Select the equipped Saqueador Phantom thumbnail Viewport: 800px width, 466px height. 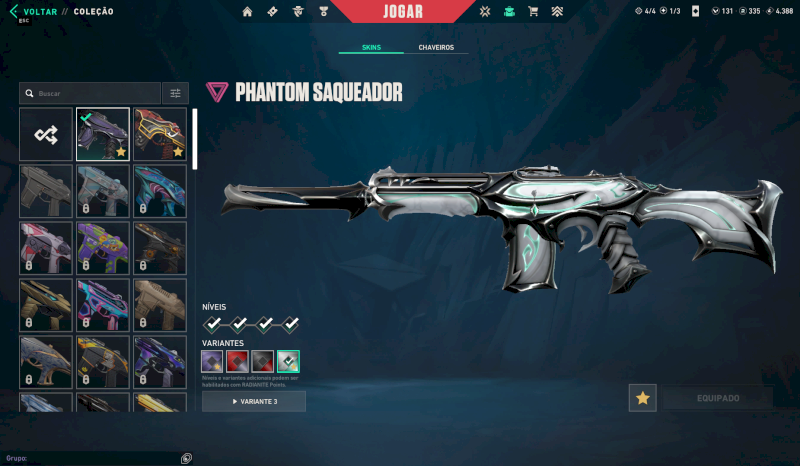pyautogui.click(x=103, y=134)
